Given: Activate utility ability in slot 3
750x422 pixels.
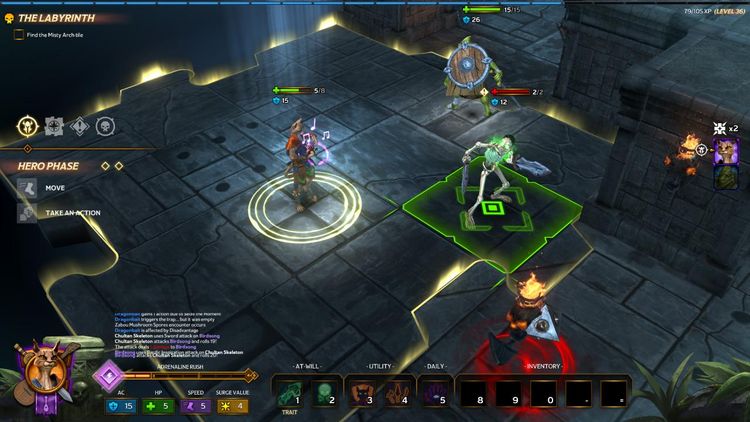Looking at the screenshot, I should (x=361, y=391).
